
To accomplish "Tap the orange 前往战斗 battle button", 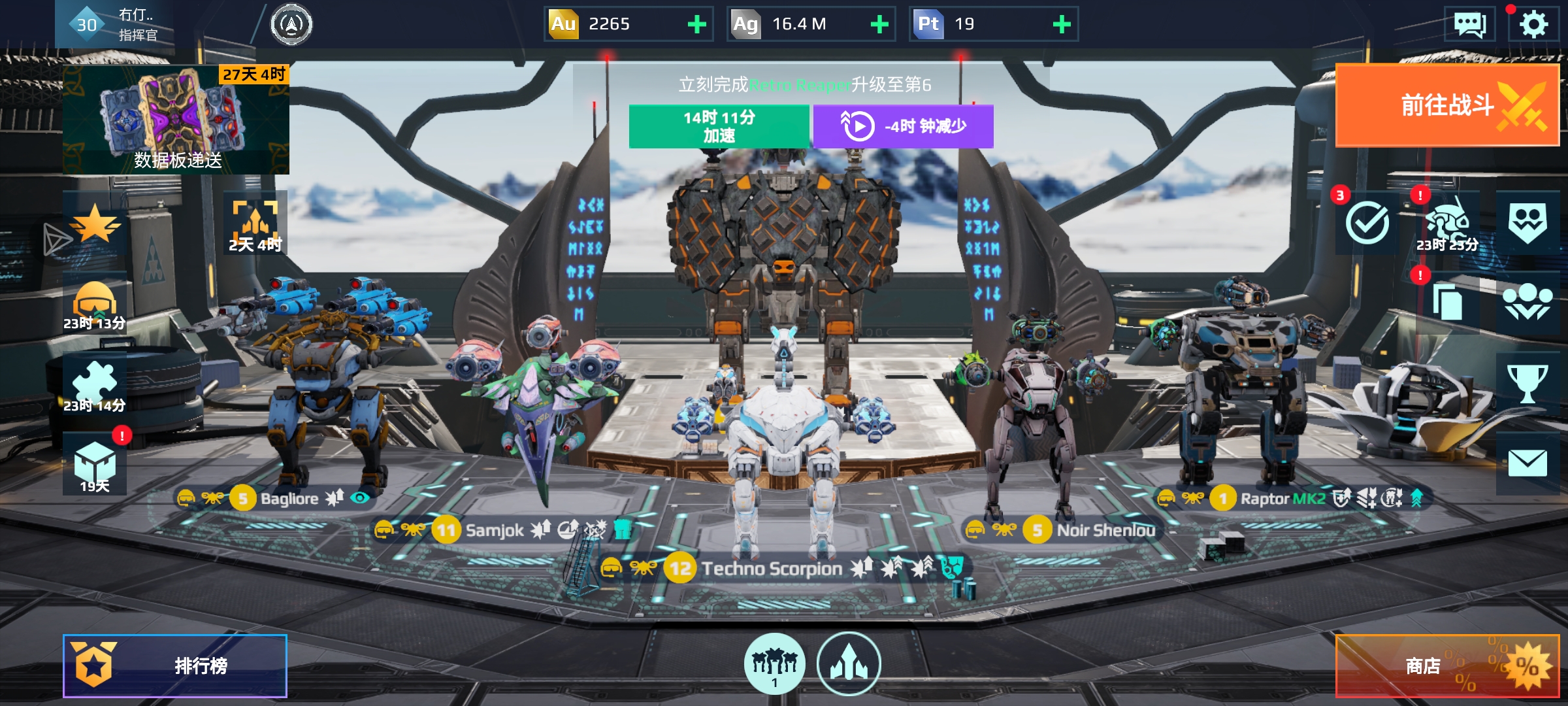I will coord(1446,105).
